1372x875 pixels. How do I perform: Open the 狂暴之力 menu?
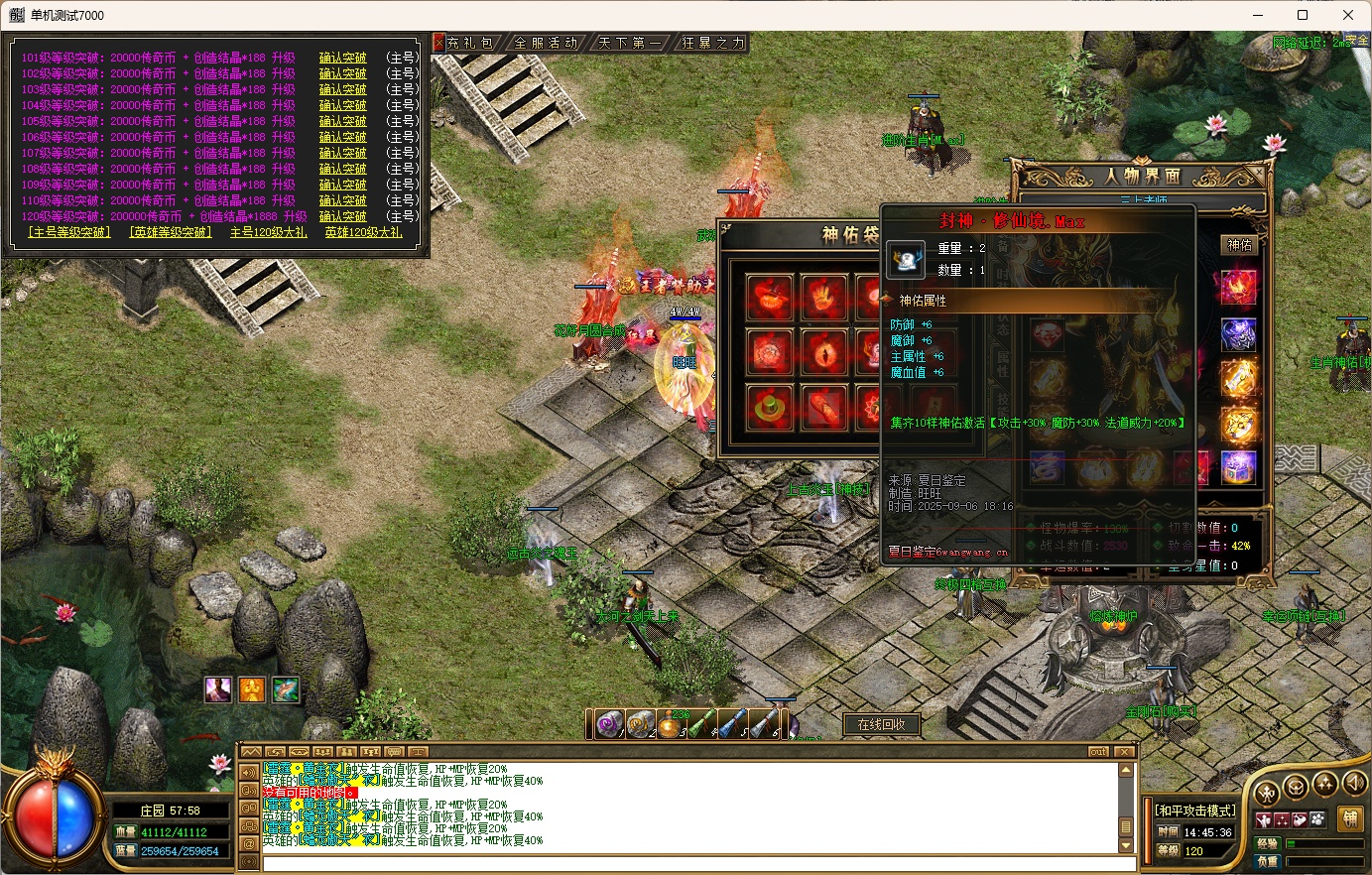[x=712, y=43]
